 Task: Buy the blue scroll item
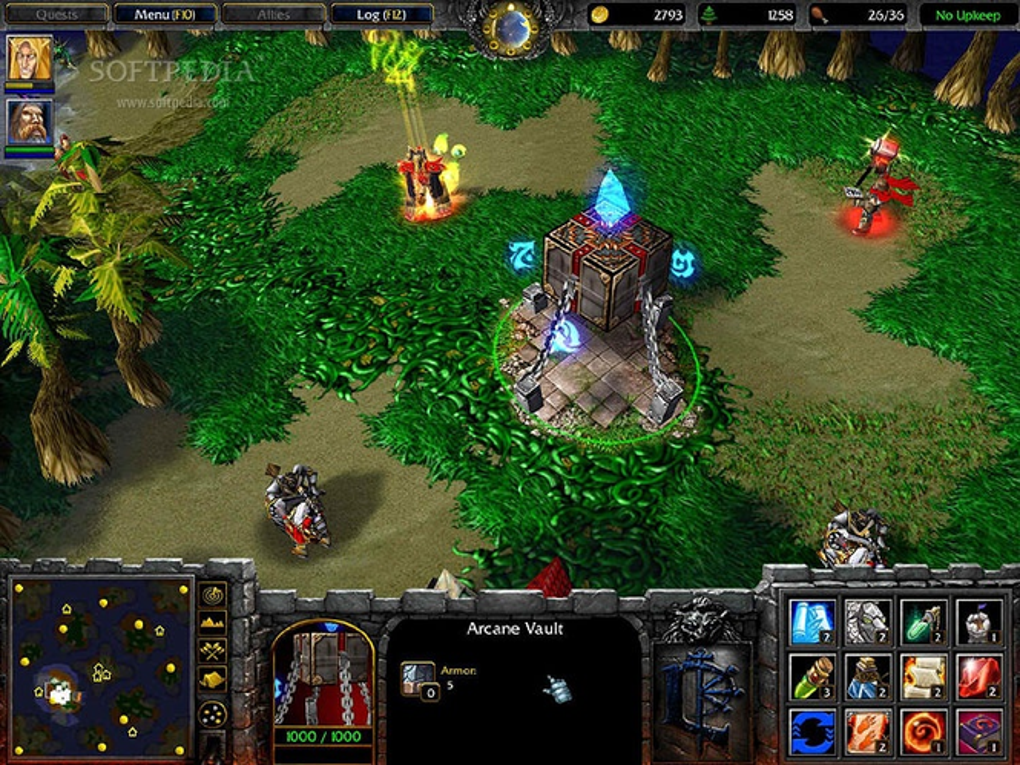pos(812,621)
